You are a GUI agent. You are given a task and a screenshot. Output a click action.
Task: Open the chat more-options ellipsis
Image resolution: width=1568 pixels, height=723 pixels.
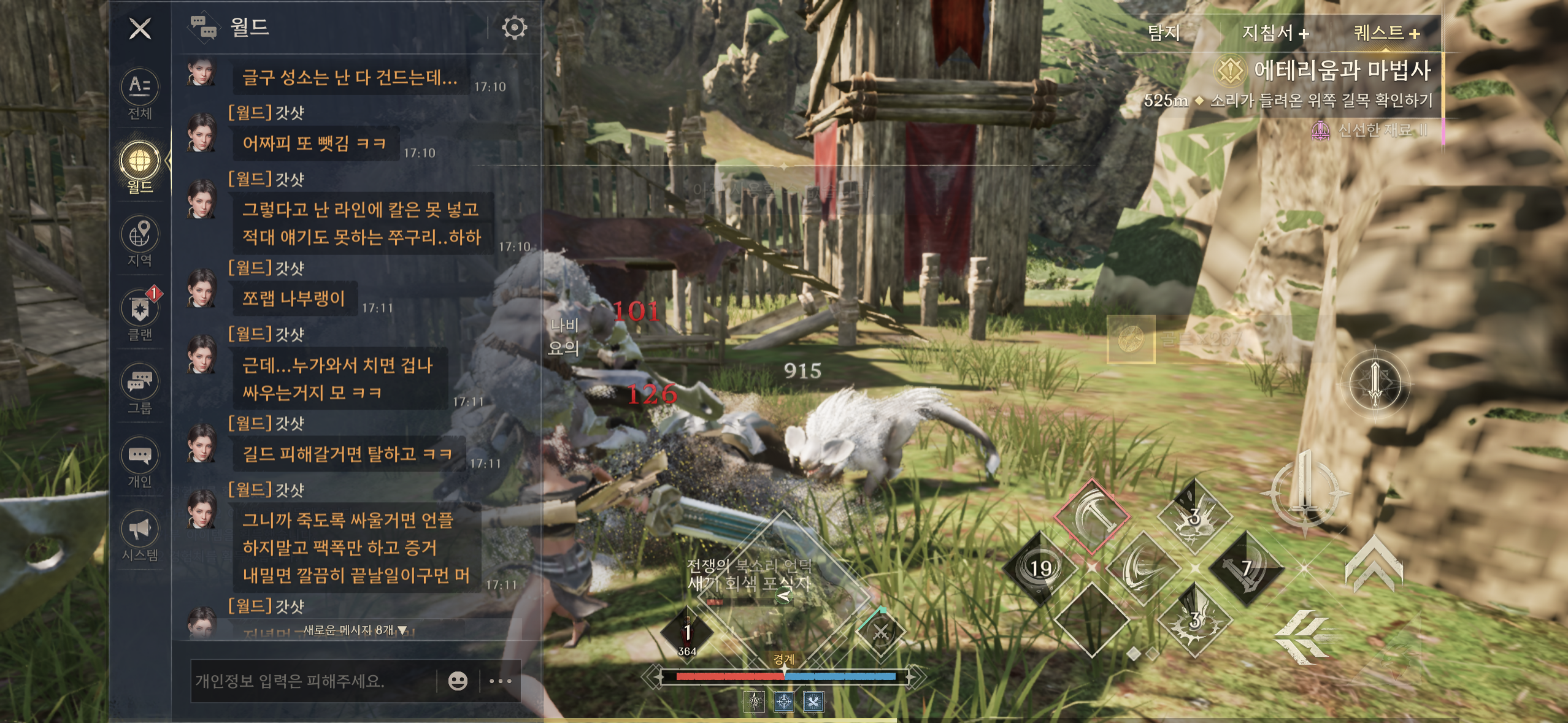pyautogui.click(x=501, y=681)
